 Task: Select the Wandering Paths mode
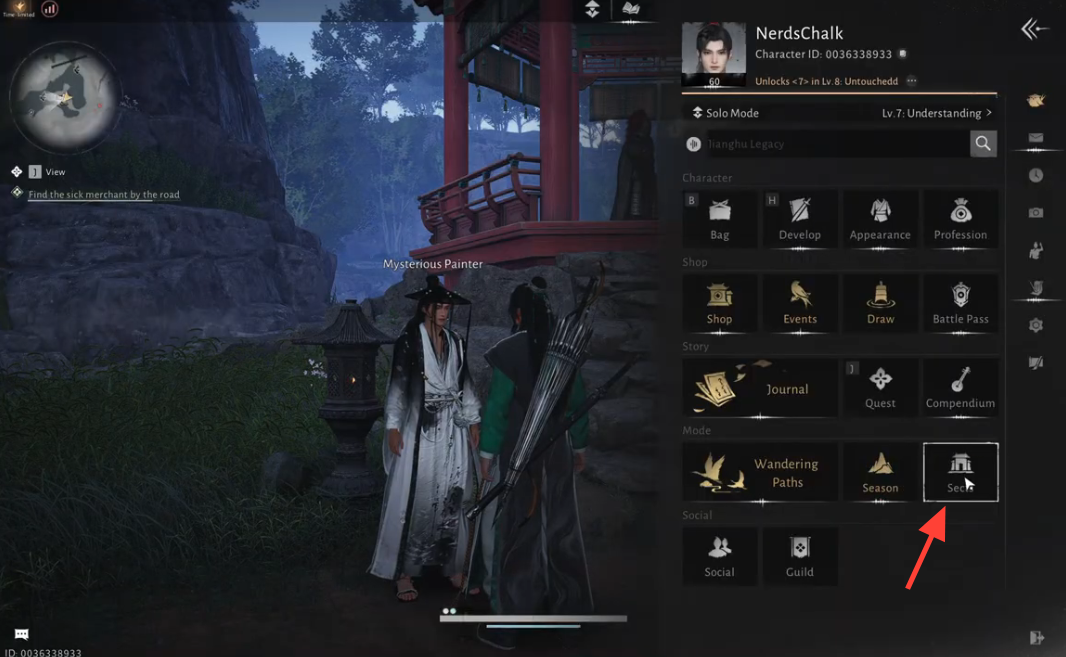pyautogui.click(x=760, y=472)
